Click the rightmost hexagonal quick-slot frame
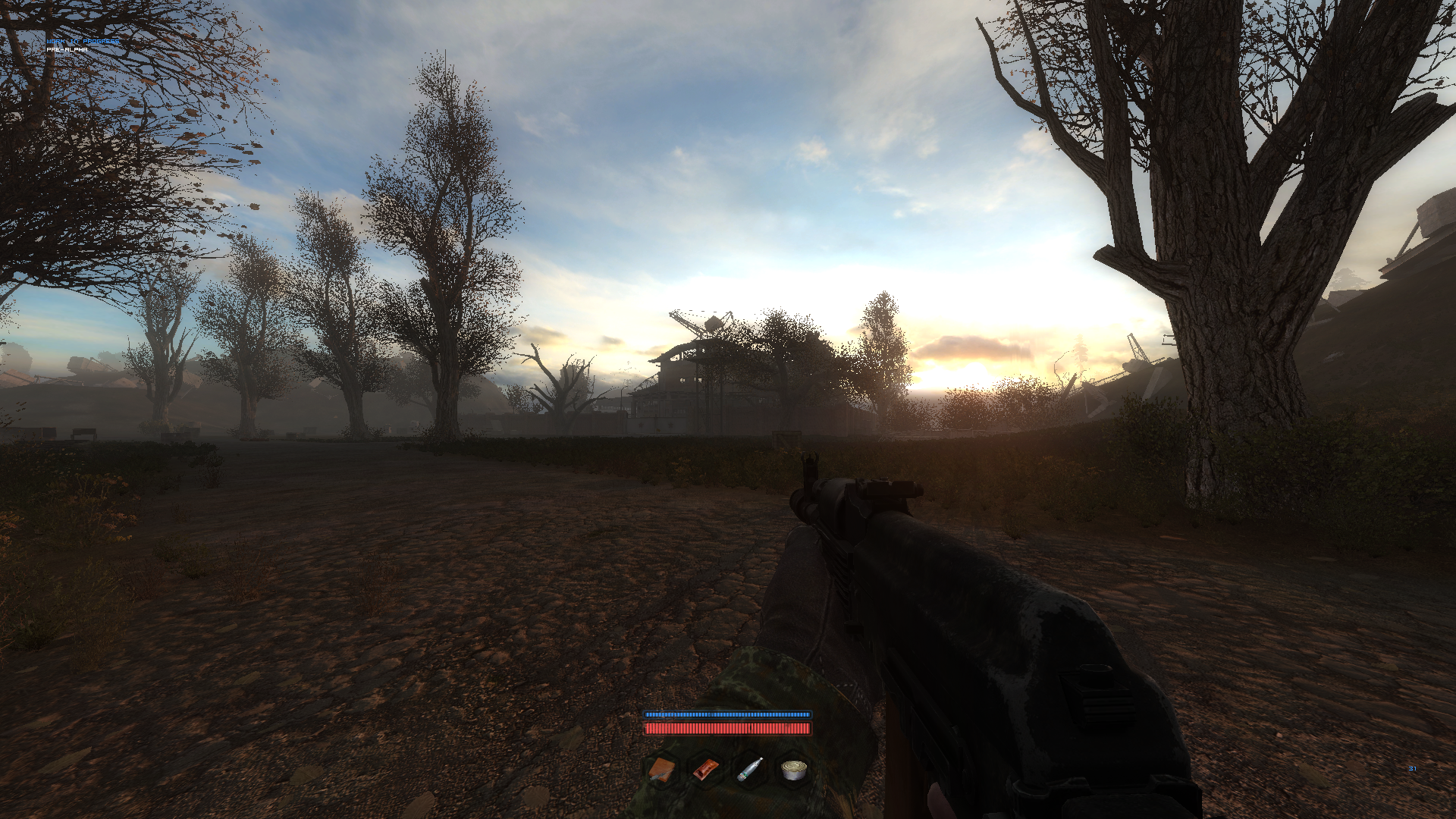 pyautogui.click(x=792, y=771)
